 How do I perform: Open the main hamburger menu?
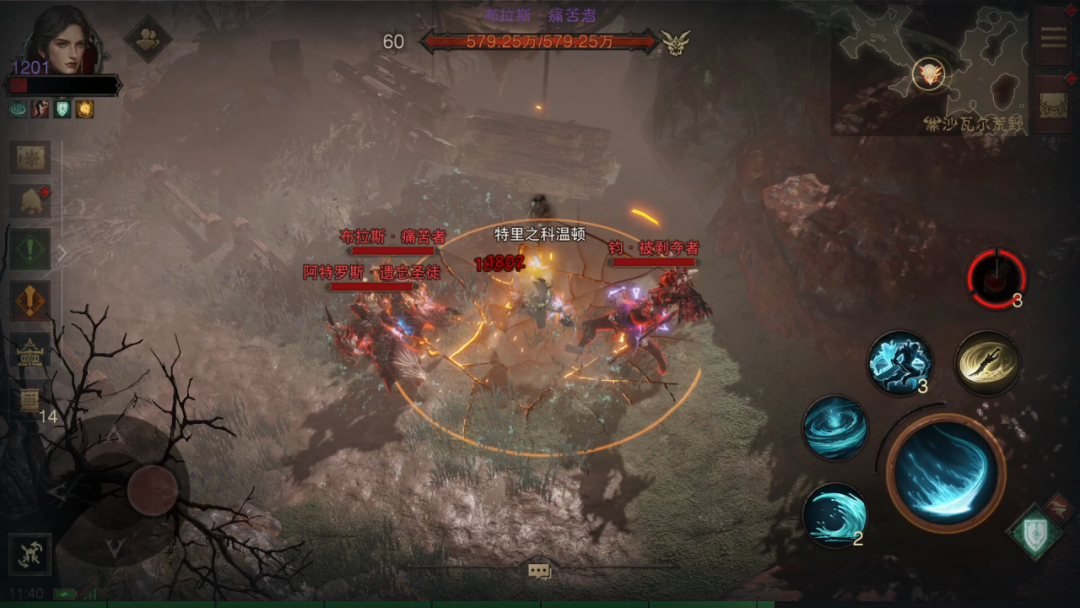(x=1053, y=37)
